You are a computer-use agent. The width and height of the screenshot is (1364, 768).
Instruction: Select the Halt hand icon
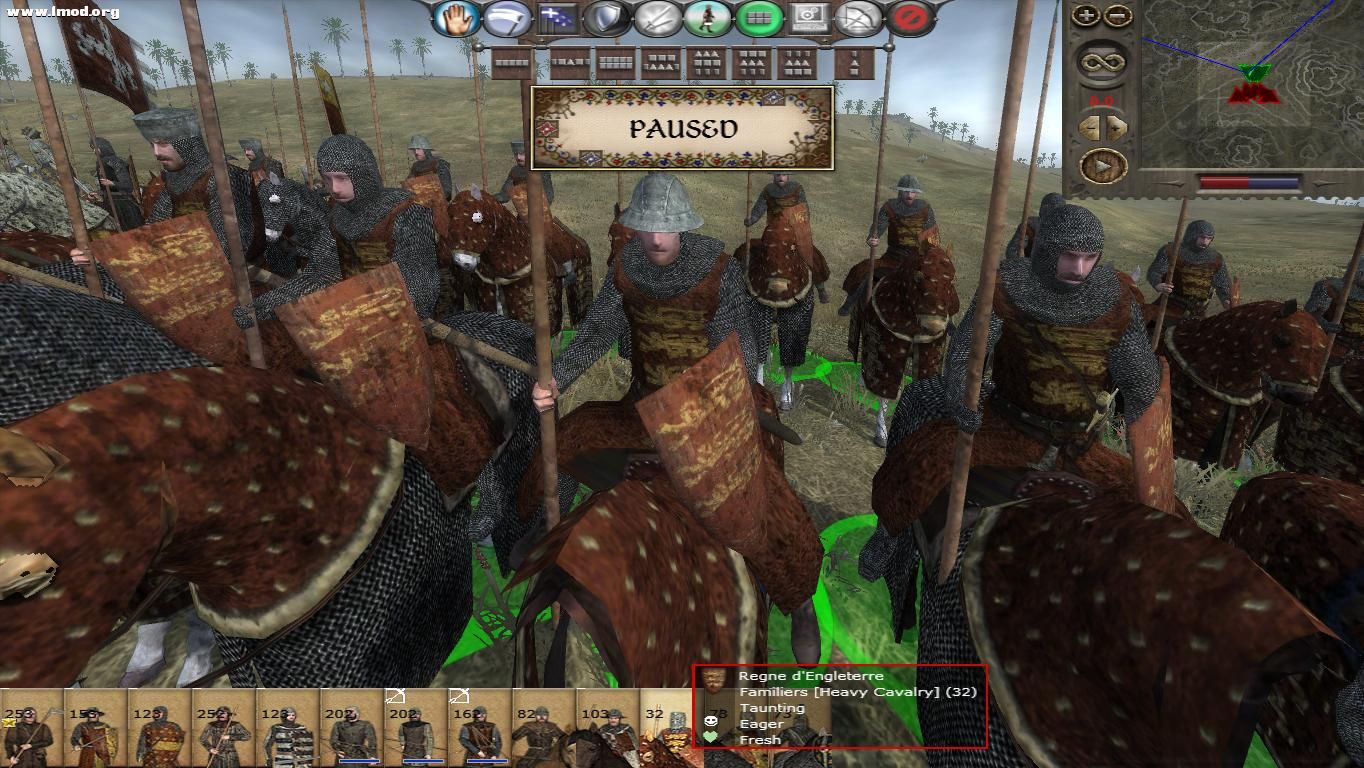(455, 17)
